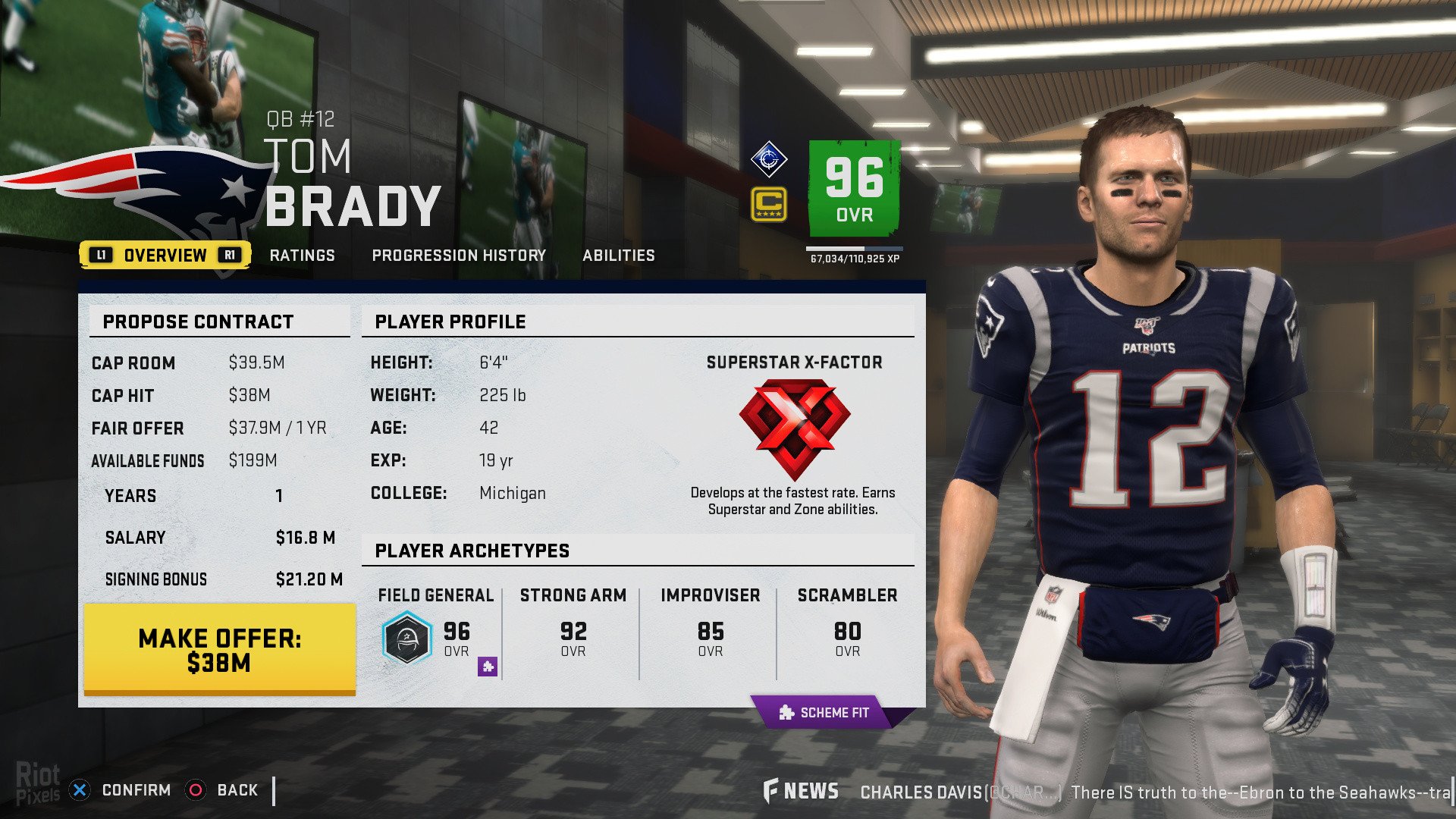The image size is (1456, 819).
Task: Open the Ratings tab
Action: pos(302,256)
